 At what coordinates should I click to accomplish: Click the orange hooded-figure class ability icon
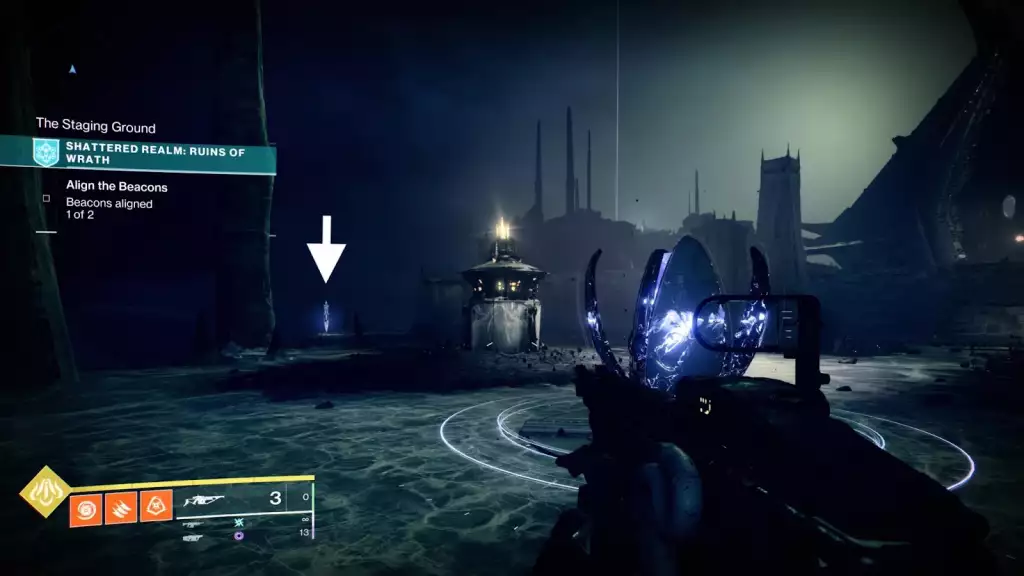click(155, 508)
